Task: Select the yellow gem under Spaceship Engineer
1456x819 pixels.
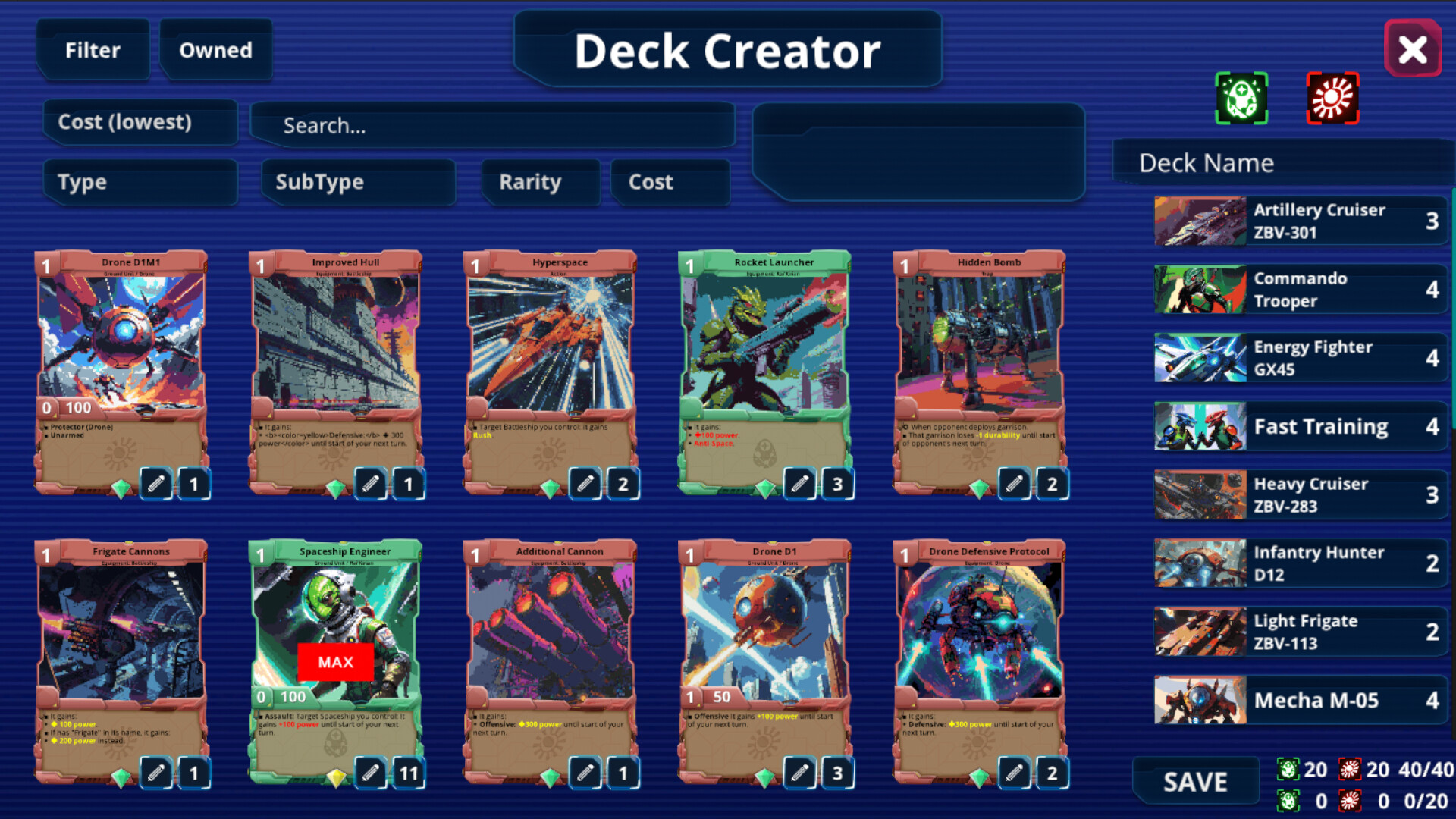Action: point(337,774)
